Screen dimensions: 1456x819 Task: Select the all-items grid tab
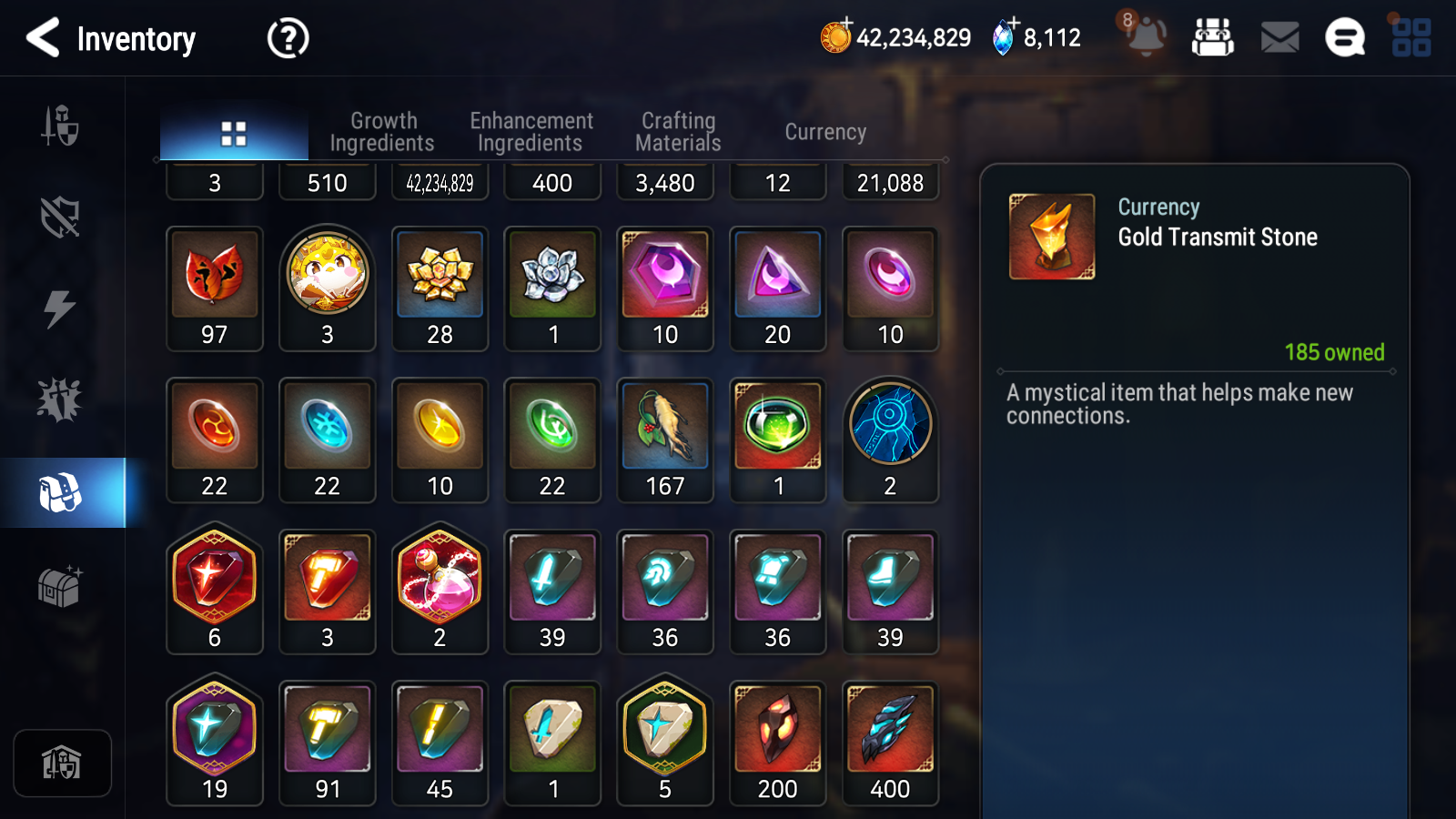(234, 134)
